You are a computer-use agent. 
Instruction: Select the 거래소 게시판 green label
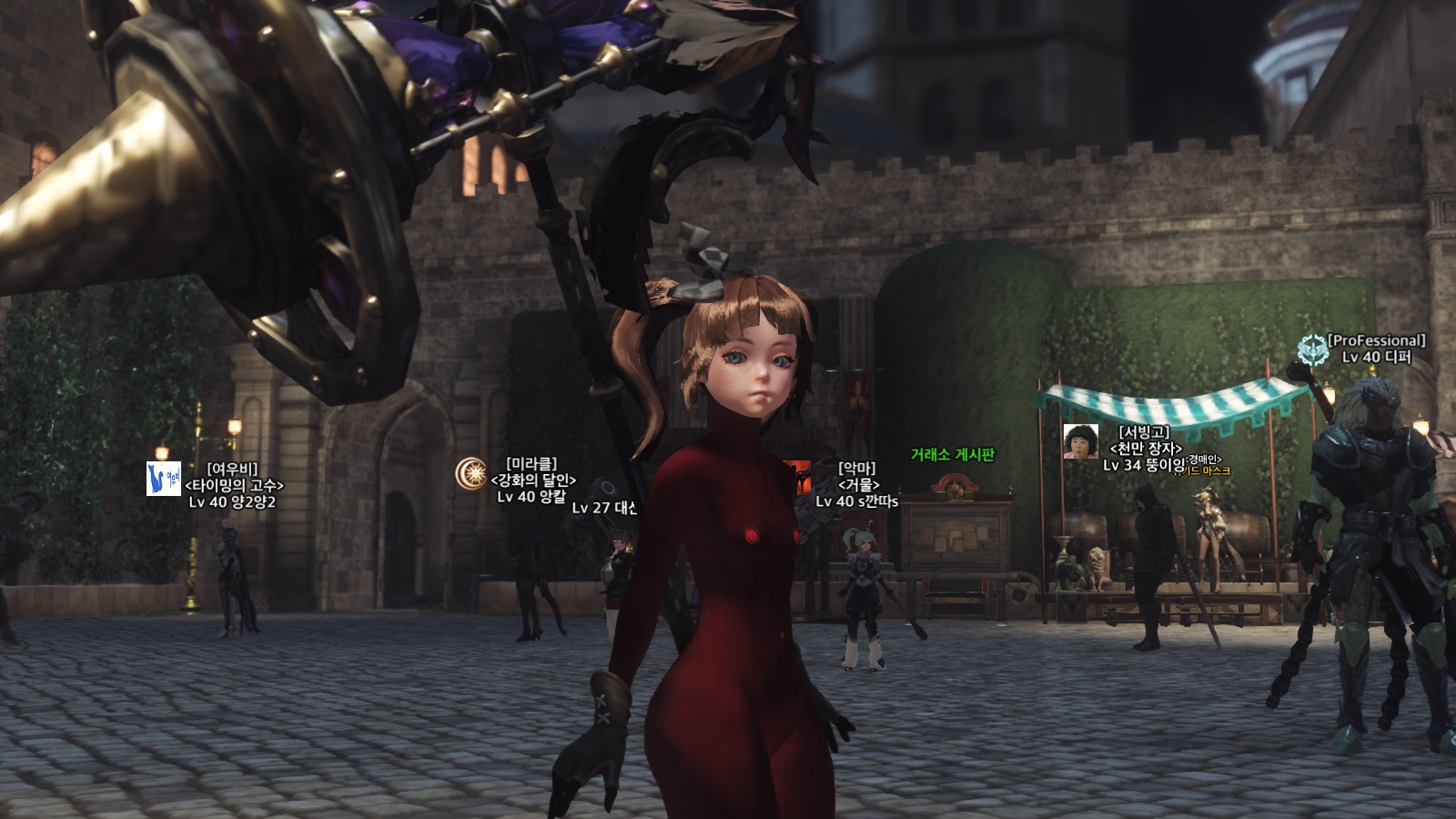click(953, 454)
